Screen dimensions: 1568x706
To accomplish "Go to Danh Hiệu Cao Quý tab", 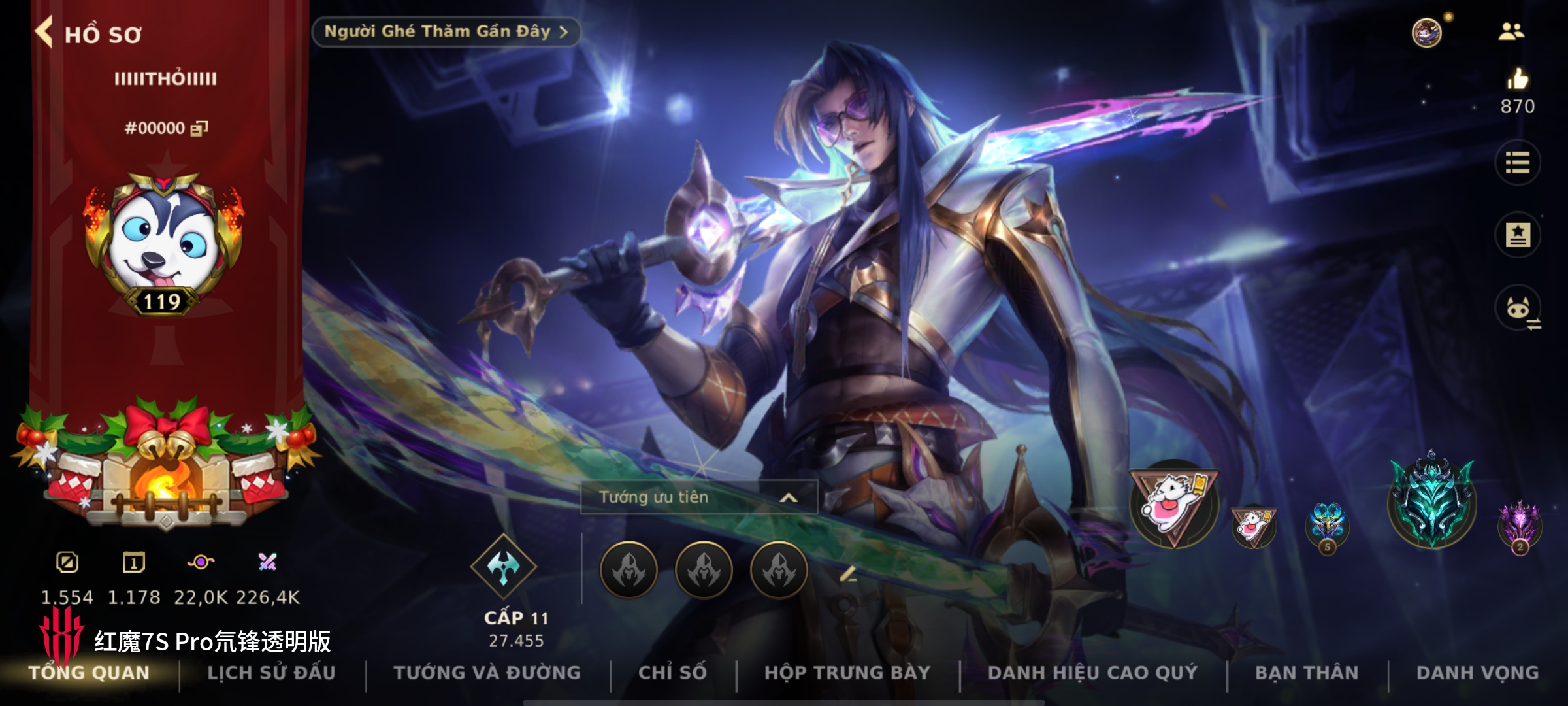I will tap(1092, 673).
